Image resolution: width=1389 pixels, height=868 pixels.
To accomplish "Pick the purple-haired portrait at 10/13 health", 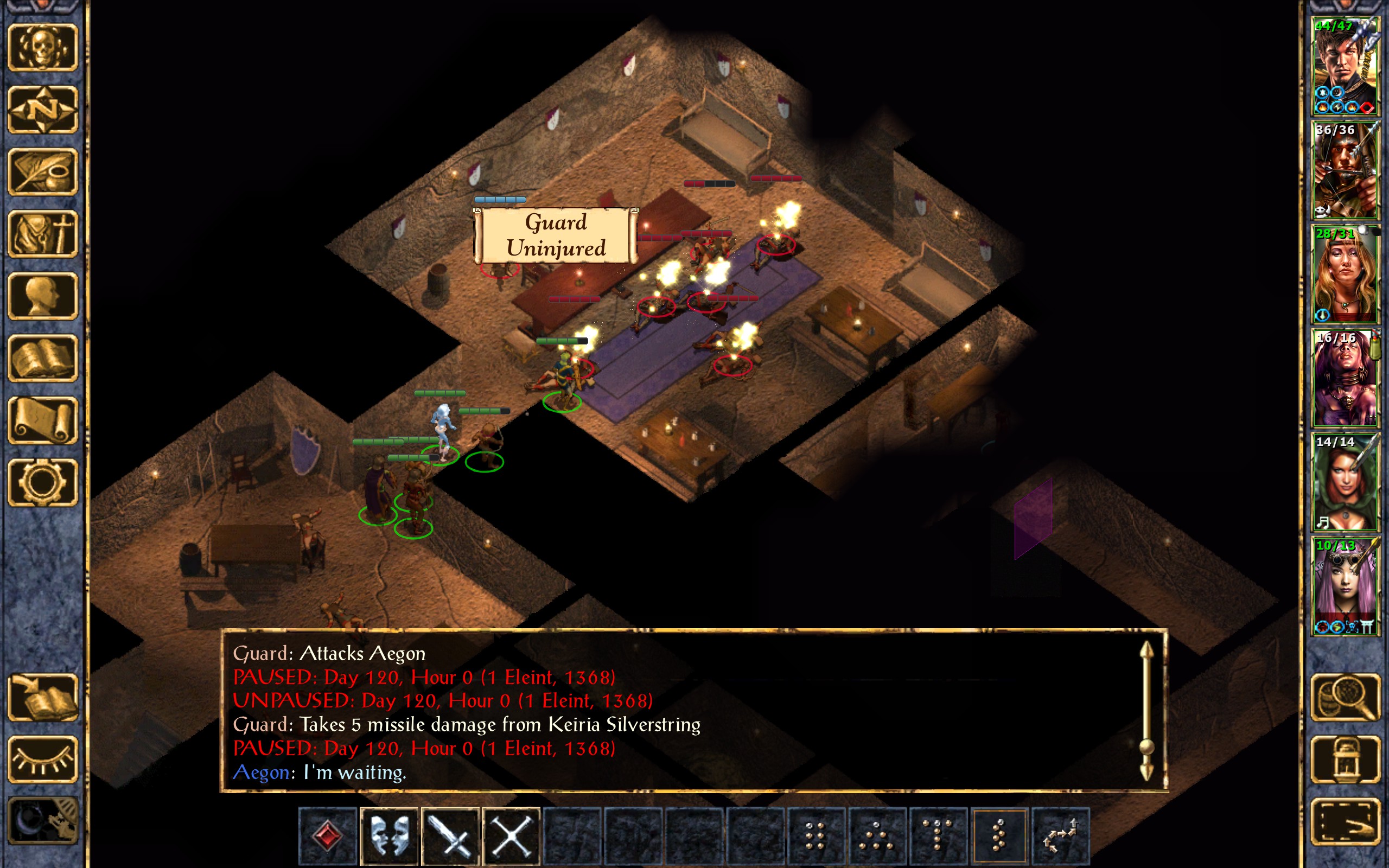I will pos(1345,586).
